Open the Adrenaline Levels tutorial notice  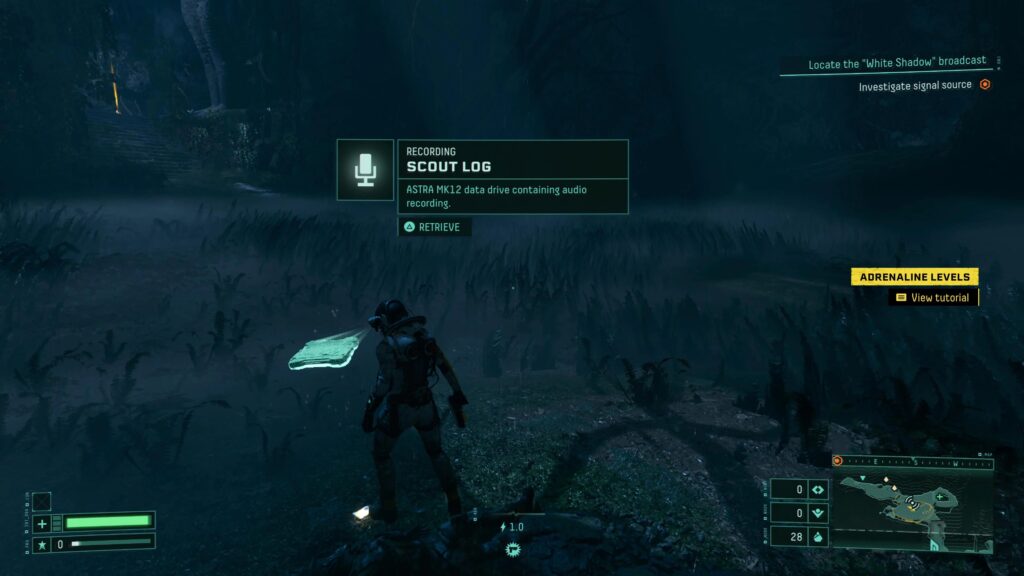tap(914, 277)
